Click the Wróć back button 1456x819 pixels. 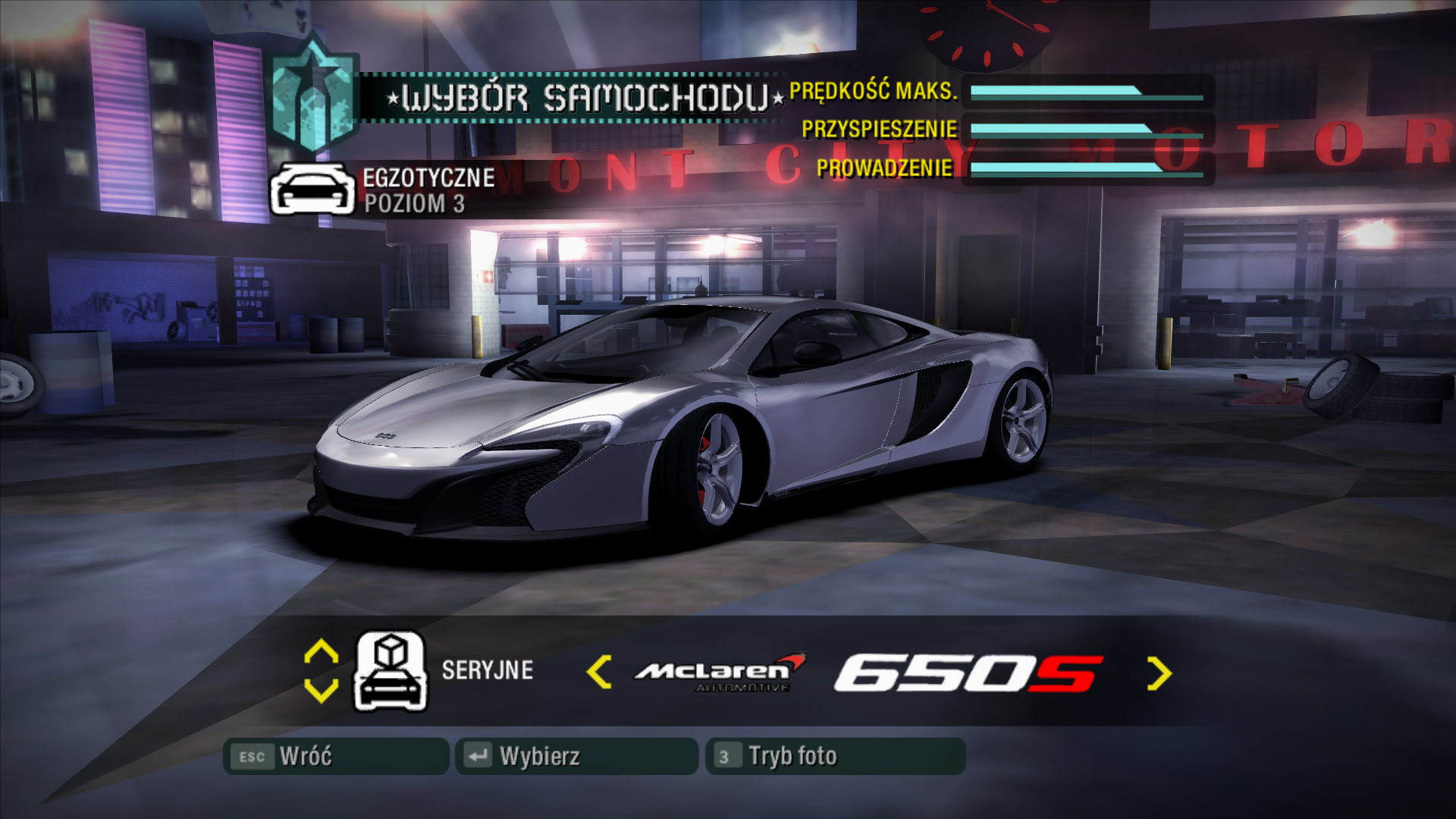coord(335,756)
